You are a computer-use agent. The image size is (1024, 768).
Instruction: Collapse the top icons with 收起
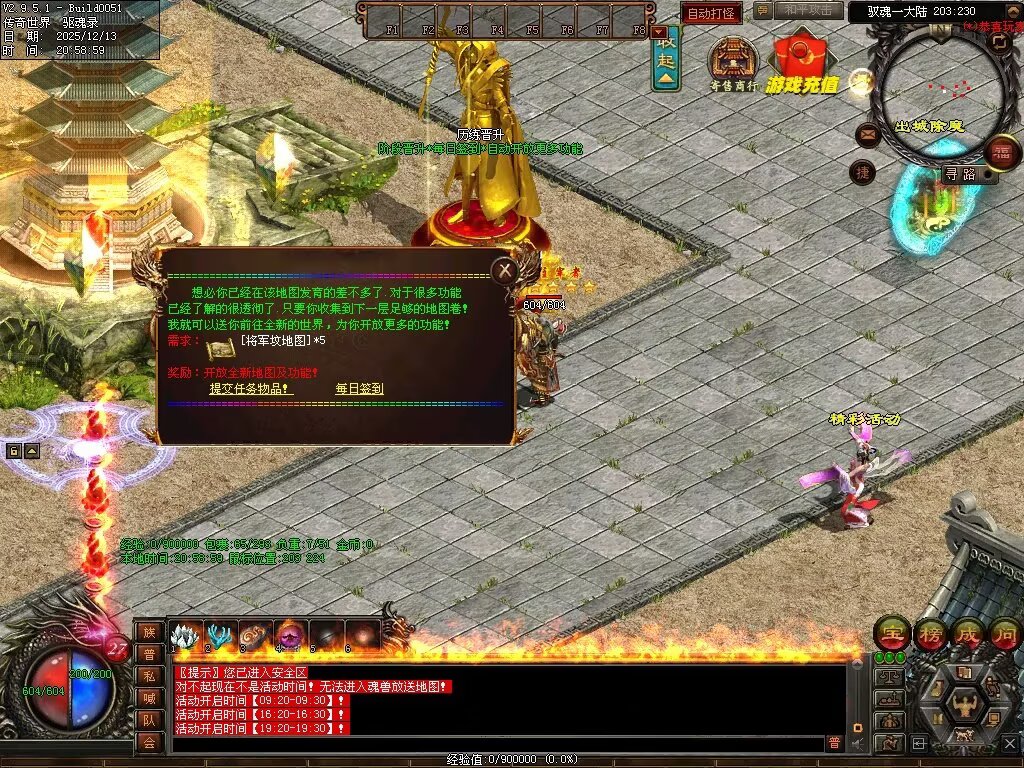click(x=666, y=60)
